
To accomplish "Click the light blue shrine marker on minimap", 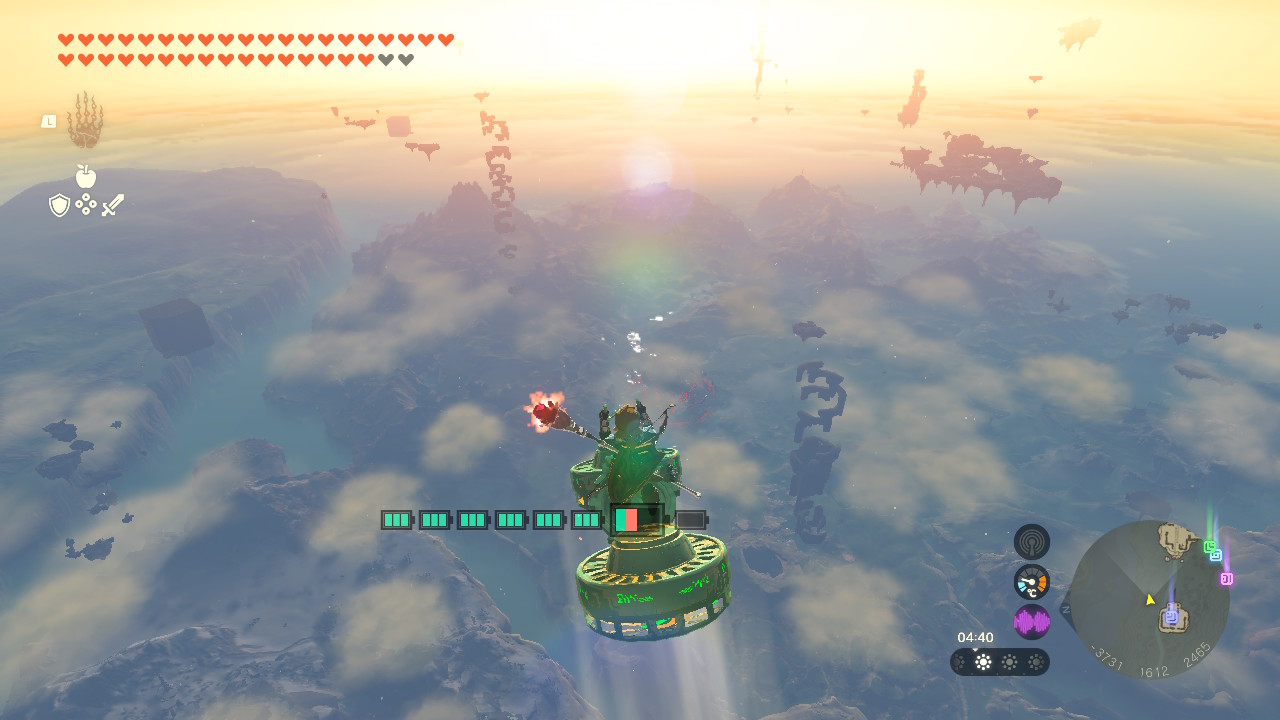I will [1216, 555].
